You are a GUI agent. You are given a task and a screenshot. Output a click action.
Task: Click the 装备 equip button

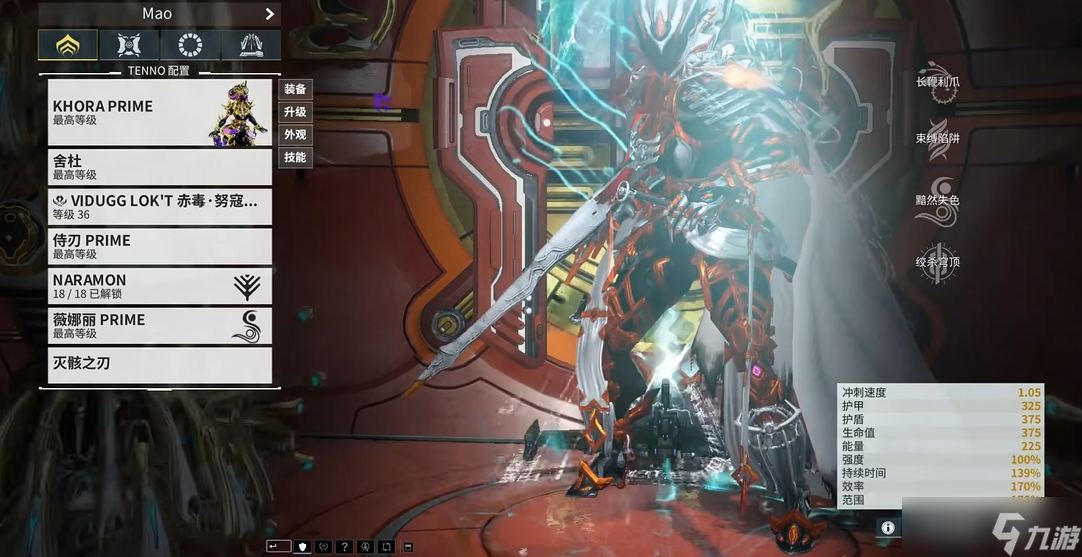tap(295, 90)
